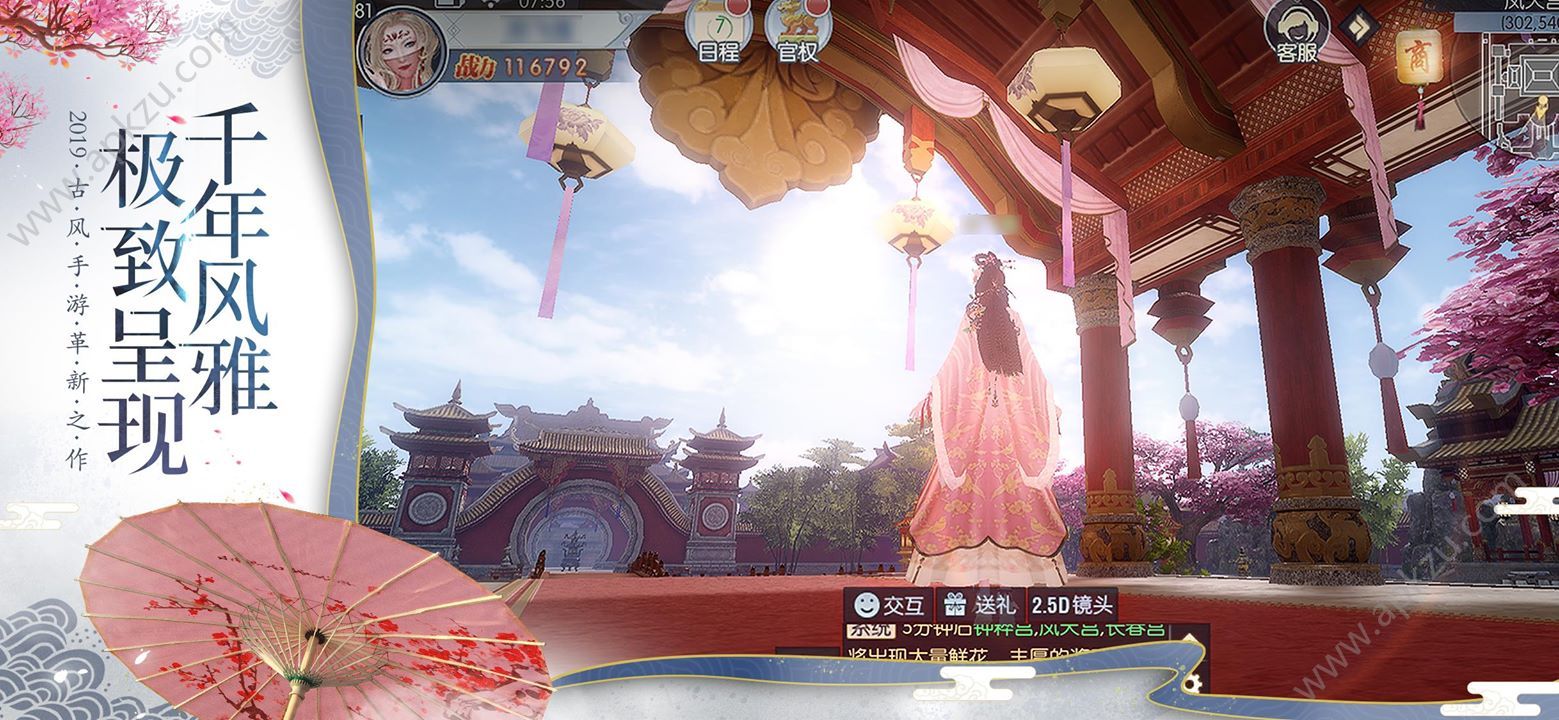Click the smiley interaction icon

[x=868, y=604]
